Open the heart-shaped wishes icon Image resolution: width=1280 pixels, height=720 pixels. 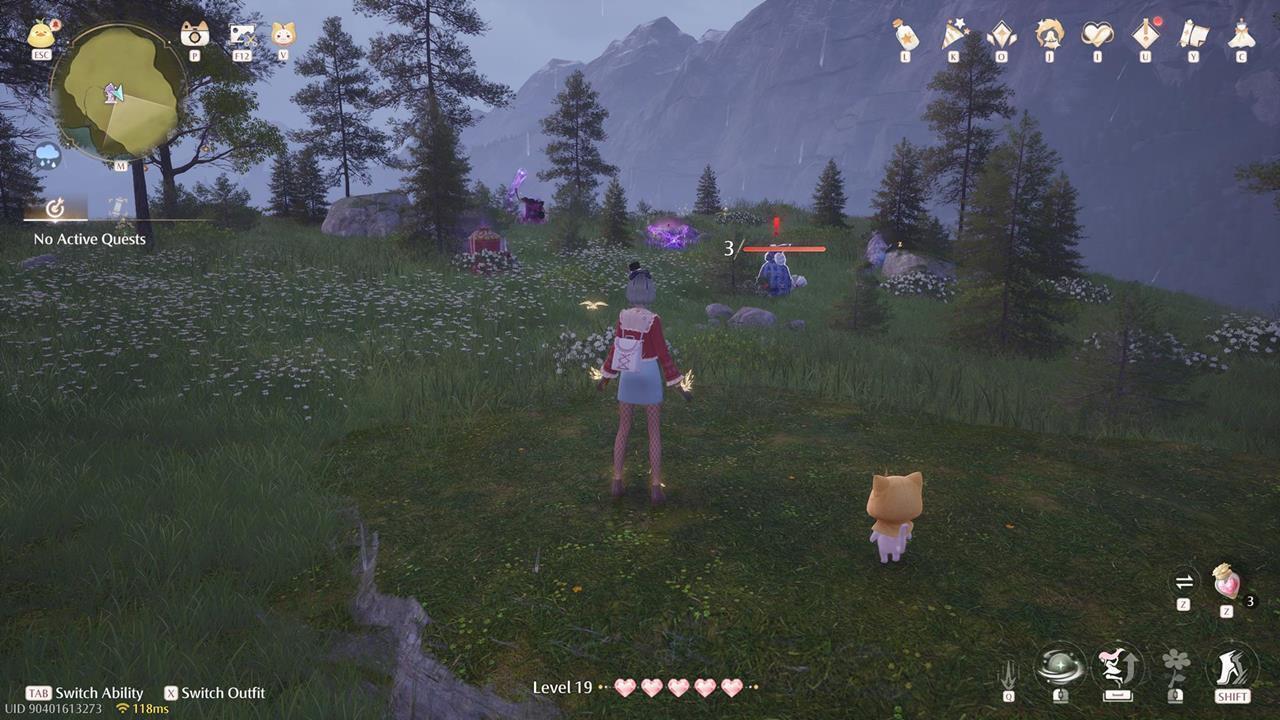[1096, 33]
